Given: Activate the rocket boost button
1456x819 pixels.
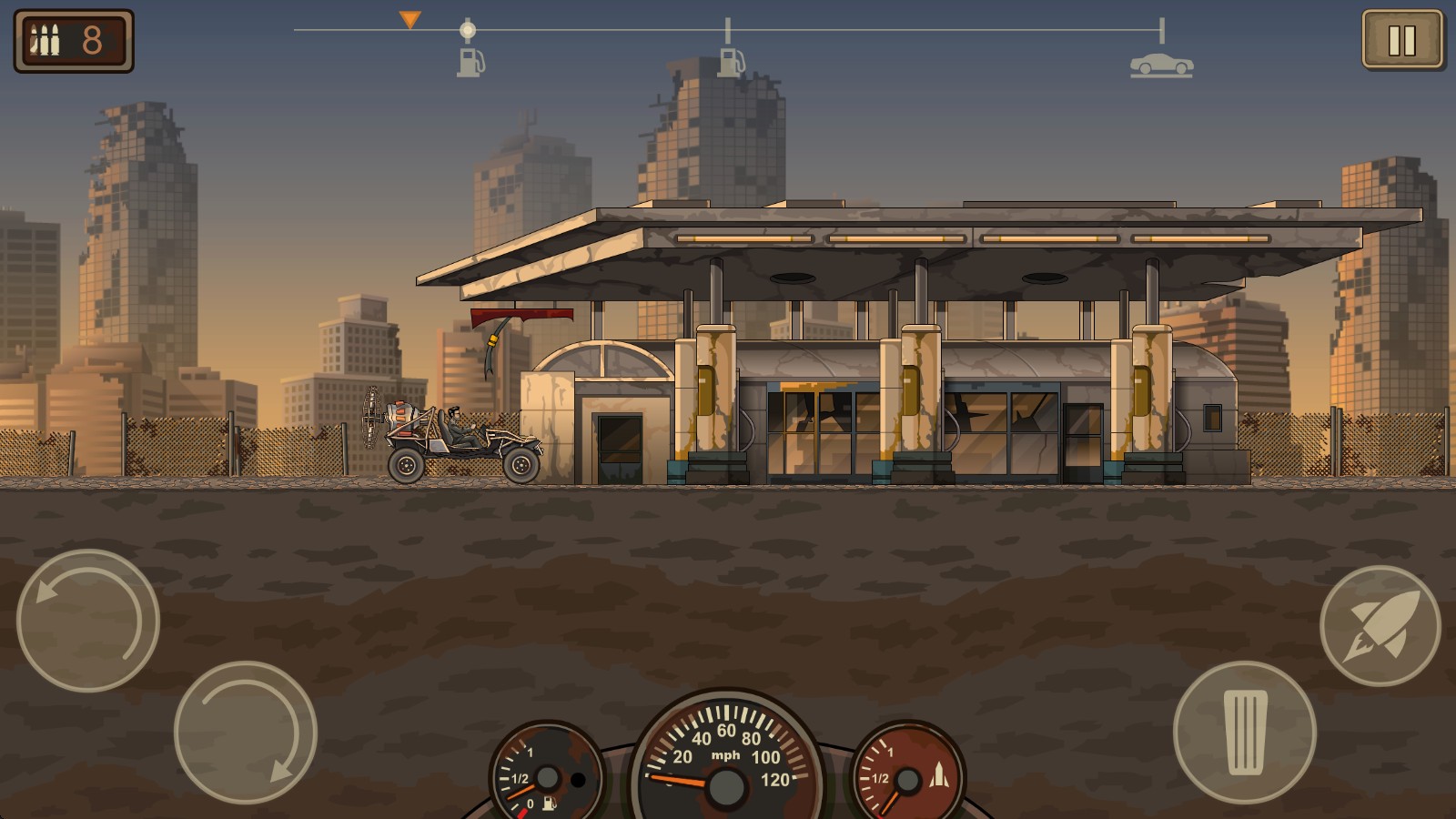Looking at the screenshot, I should [1380, 625].
